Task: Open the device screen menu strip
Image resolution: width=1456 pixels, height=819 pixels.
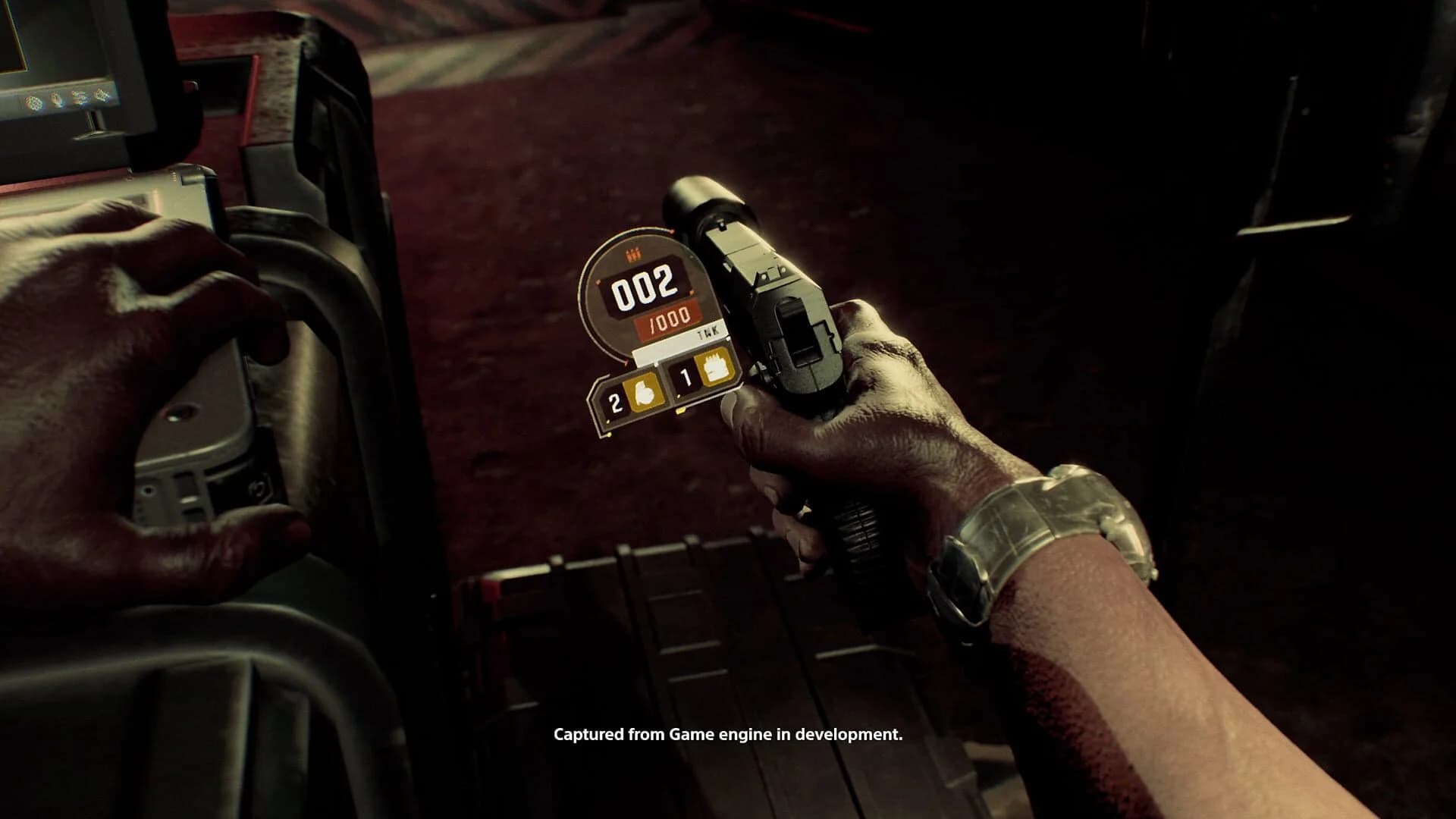Action: point(68,99)
